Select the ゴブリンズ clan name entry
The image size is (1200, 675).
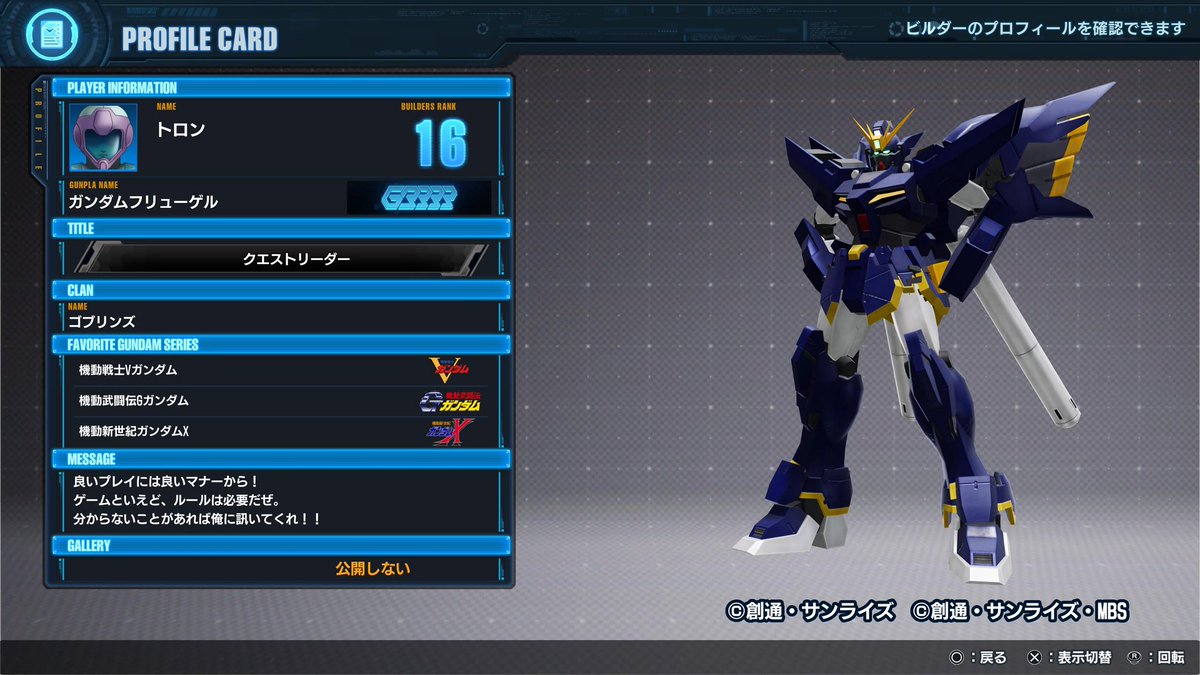tap(102, 322)
